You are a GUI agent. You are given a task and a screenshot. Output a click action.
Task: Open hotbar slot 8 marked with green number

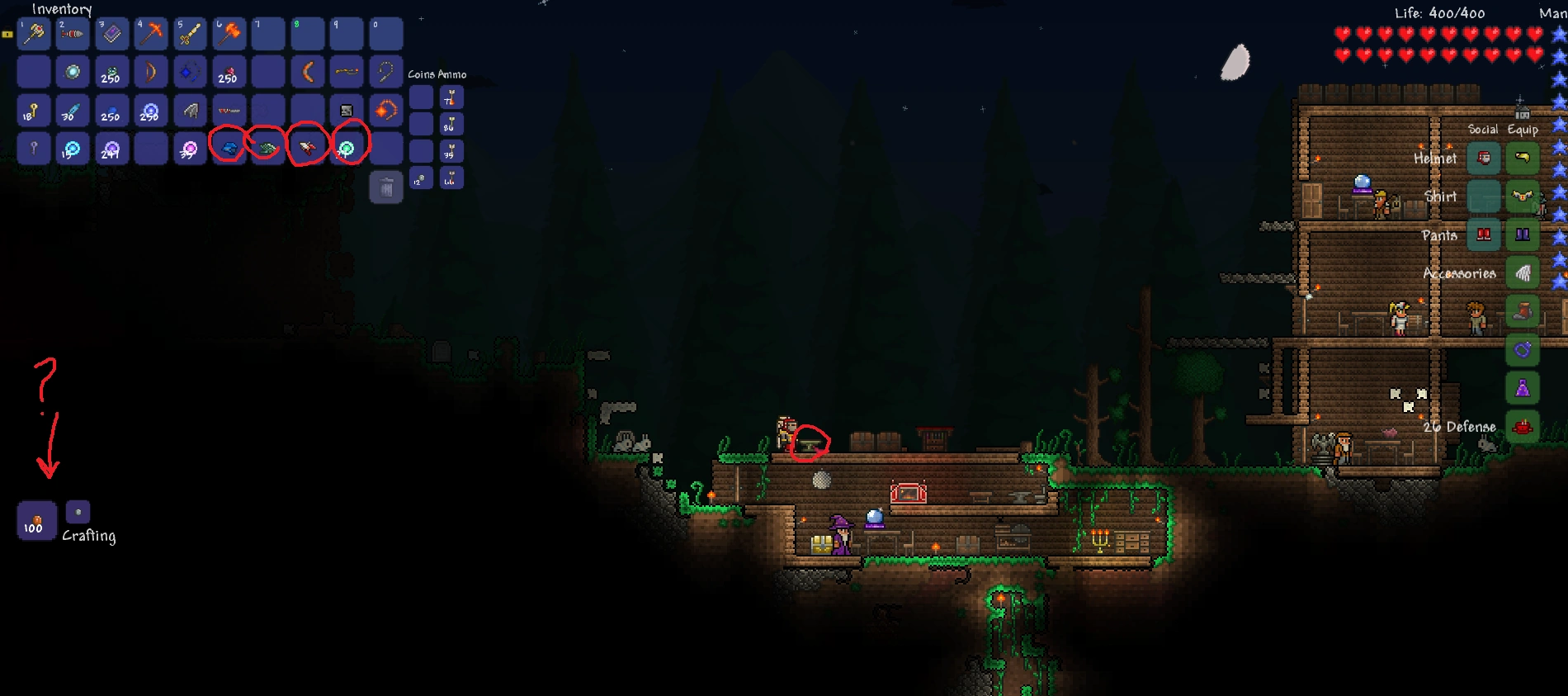(308, 33)
